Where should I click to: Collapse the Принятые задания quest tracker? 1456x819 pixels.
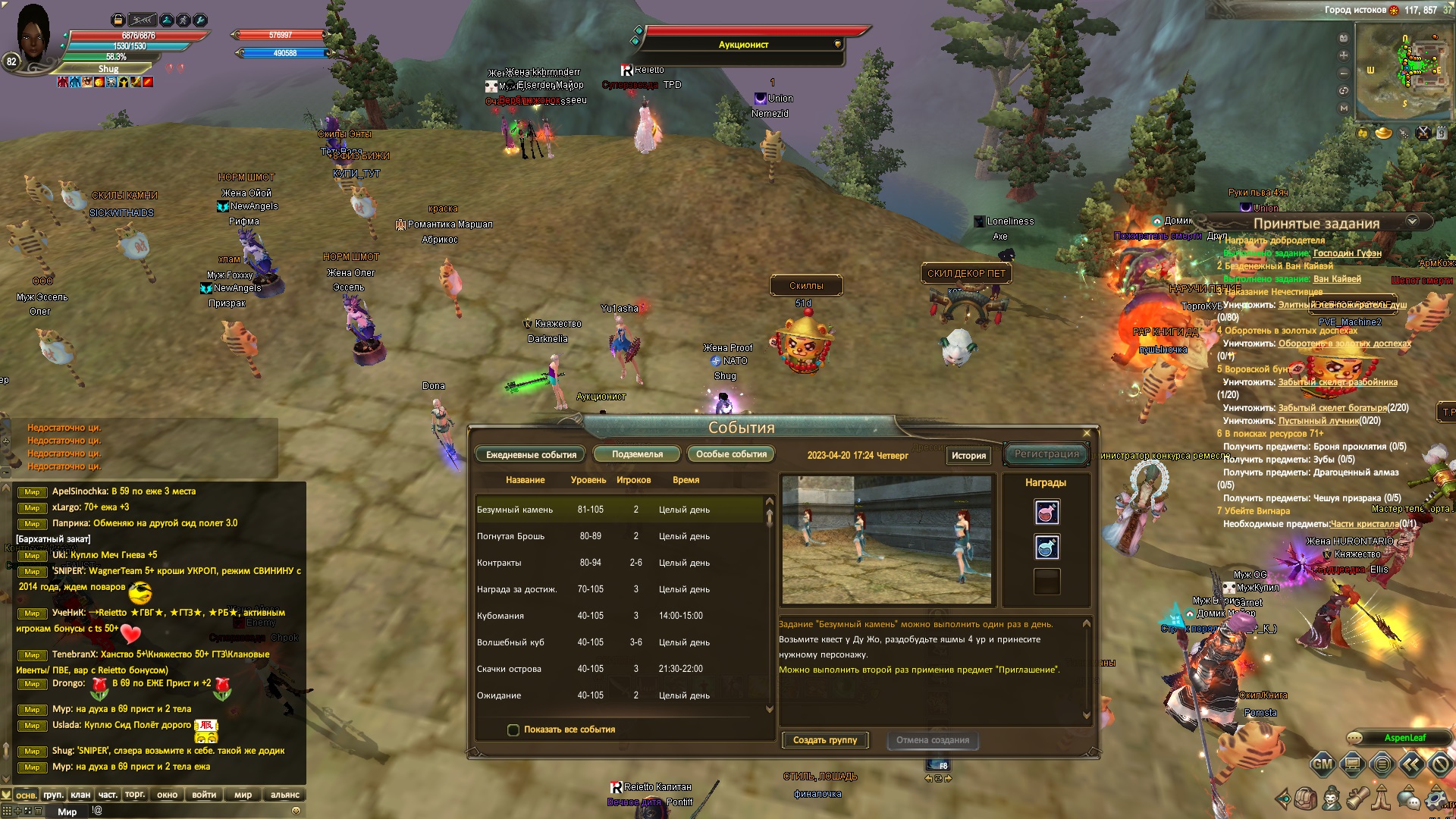point(1412,221)
